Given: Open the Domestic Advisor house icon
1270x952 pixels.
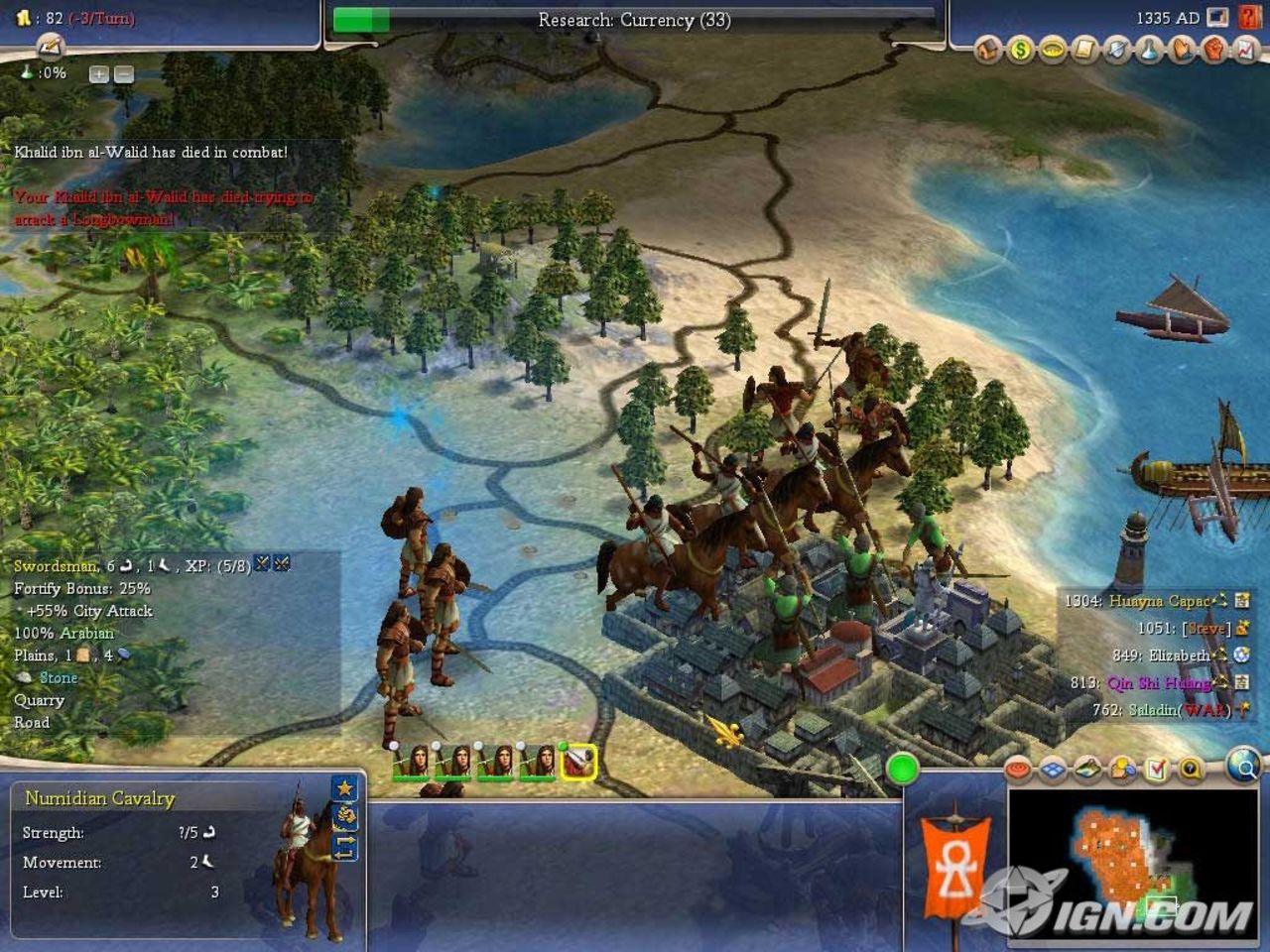Looking at the screenshot, I should pos(987,49).
